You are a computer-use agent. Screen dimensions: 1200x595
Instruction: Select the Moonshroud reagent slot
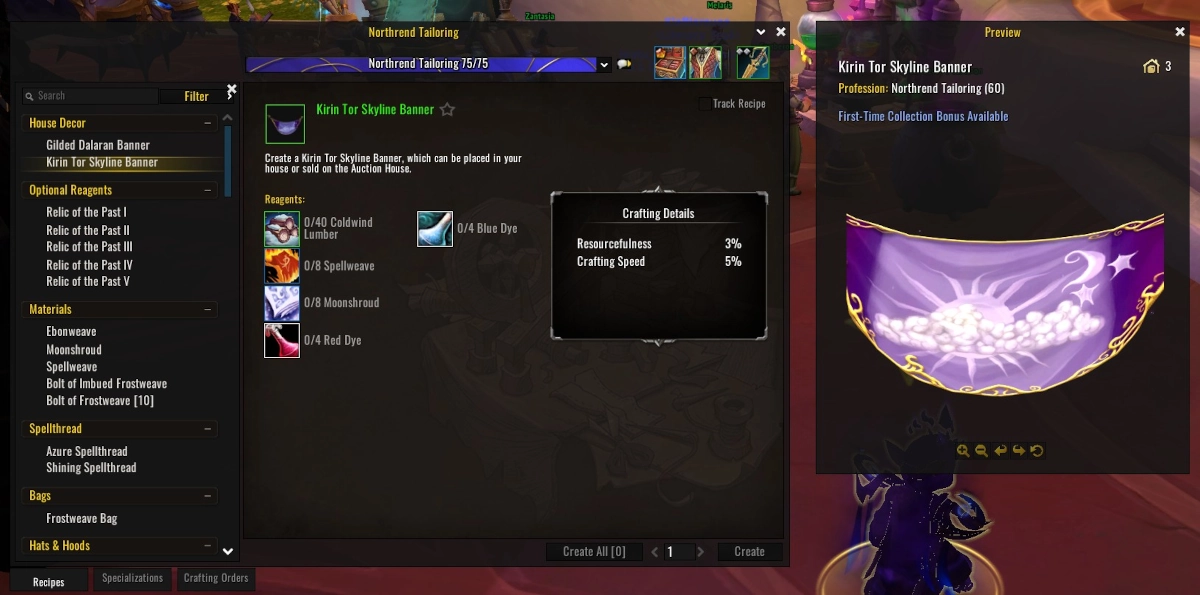point(282,303)
